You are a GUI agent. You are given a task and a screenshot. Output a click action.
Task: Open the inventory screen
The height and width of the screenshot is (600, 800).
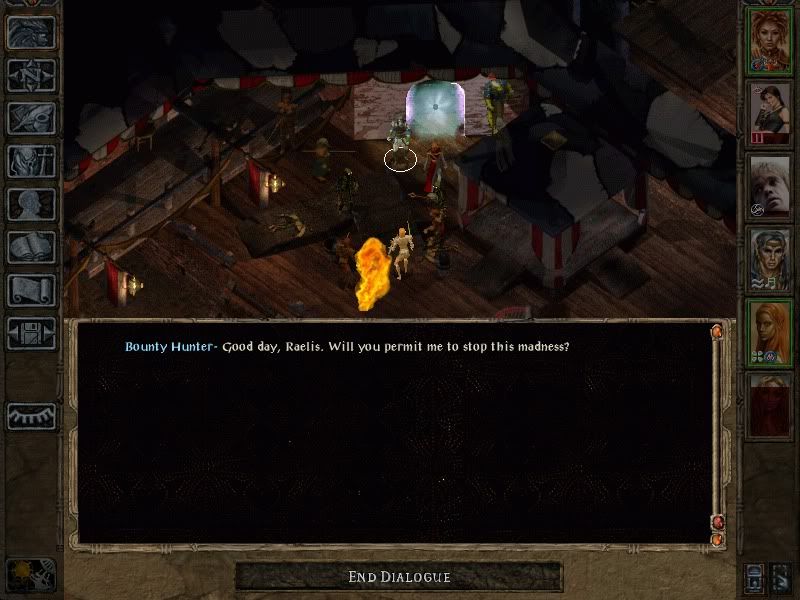point(31,161)
